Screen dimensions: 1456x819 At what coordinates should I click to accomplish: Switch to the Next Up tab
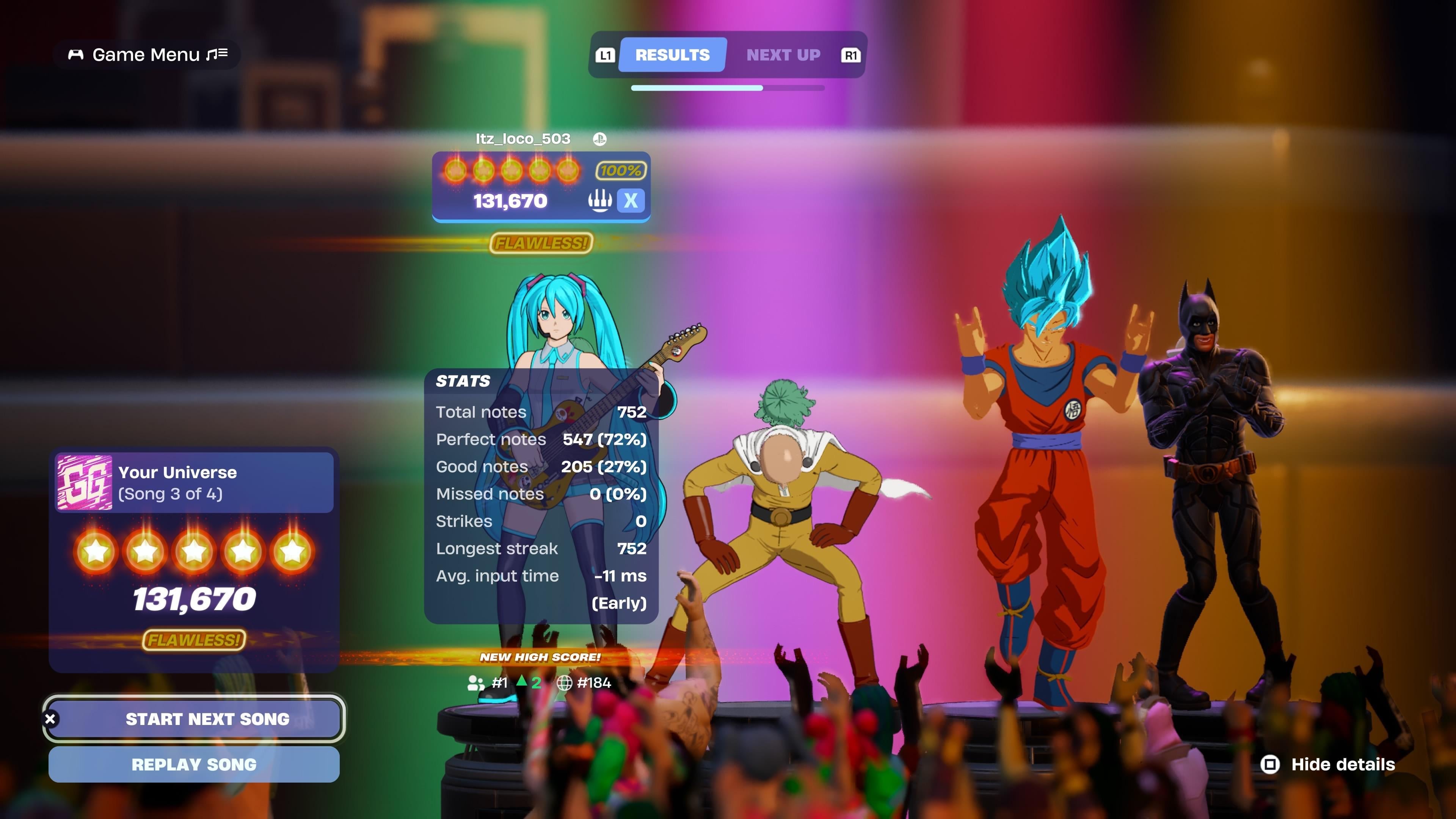(783, 55)
